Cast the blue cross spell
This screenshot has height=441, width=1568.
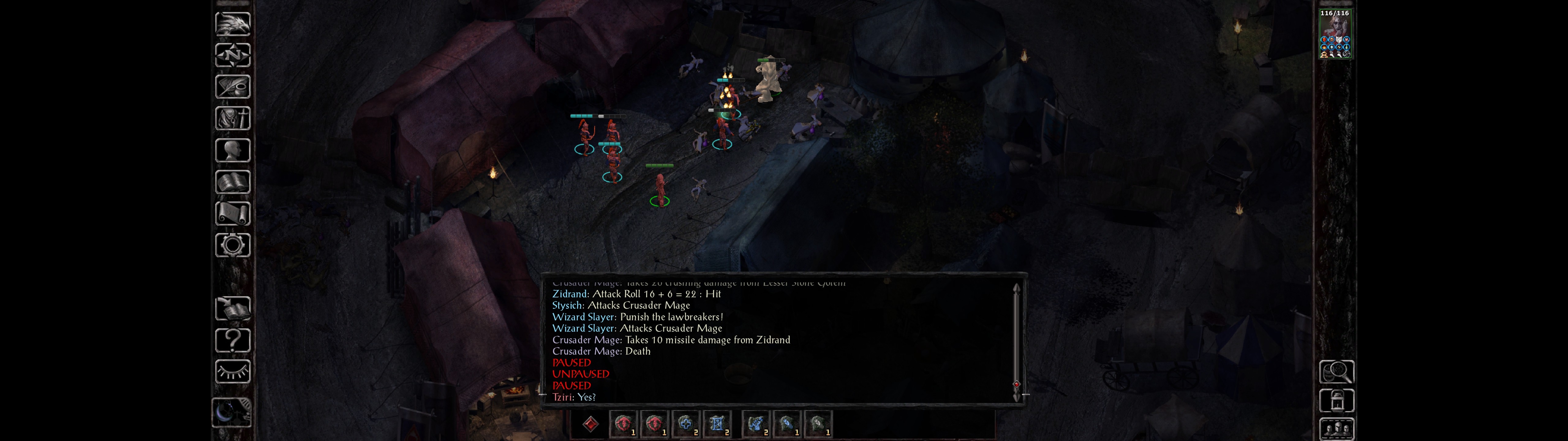[x=685, y=424]
